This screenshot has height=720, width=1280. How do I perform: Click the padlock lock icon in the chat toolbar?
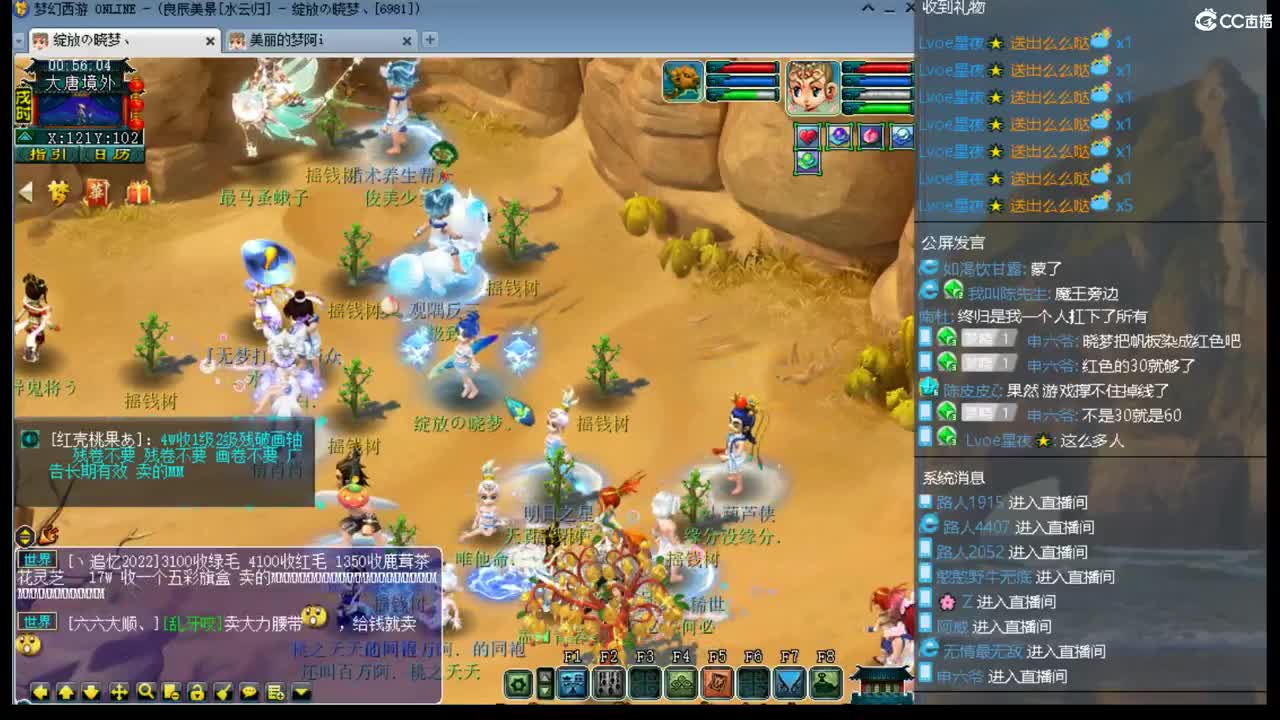pyautogui.click(x=198, y=692)
